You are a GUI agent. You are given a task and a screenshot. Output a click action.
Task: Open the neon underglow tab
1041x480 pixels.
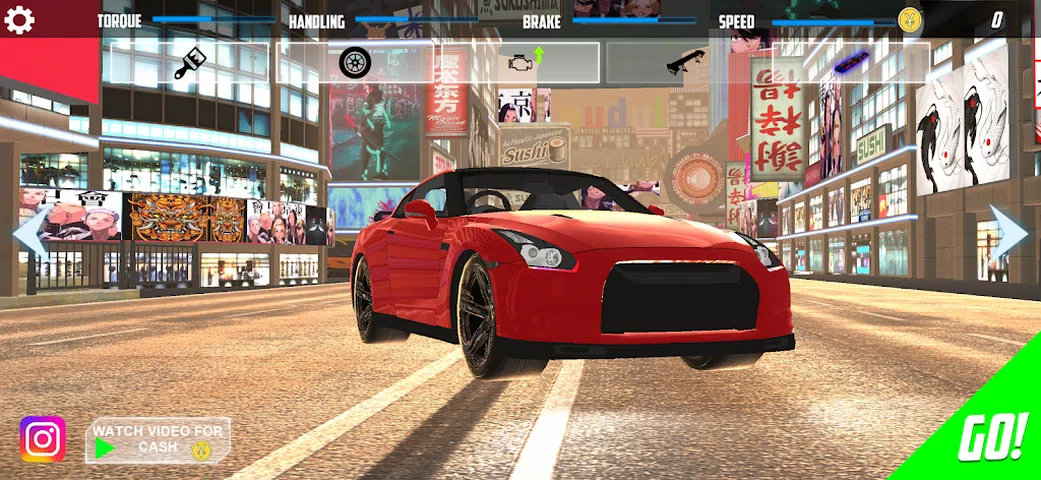click(850, 63)
